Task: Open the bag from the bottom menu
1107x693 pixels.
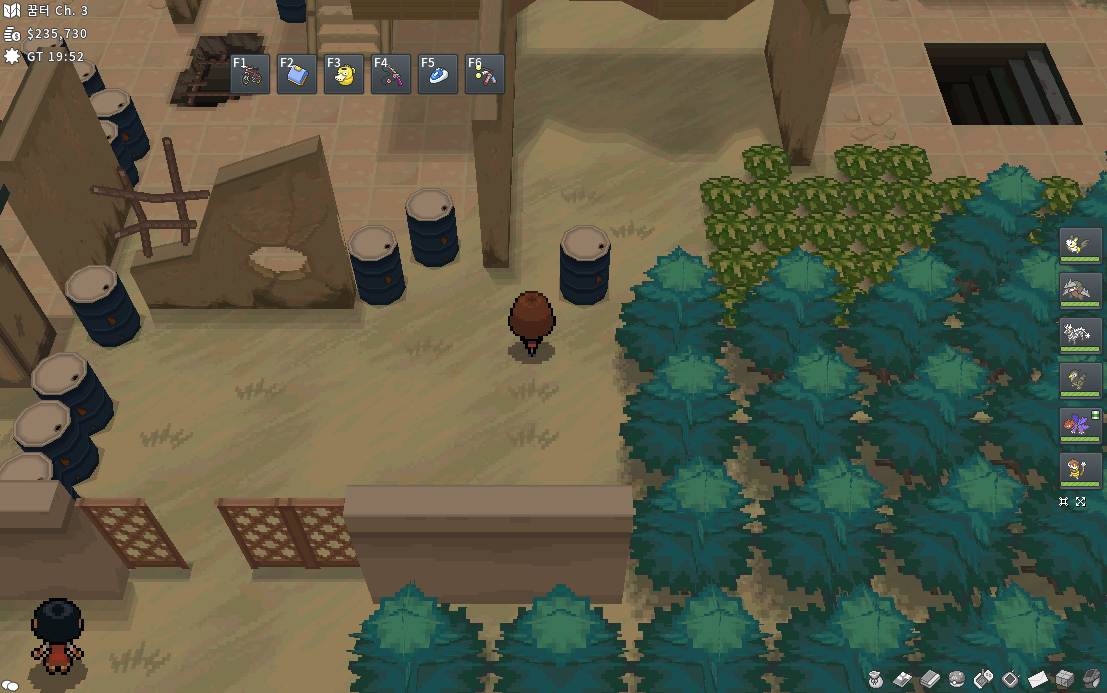Action: [x=875, y=678]
